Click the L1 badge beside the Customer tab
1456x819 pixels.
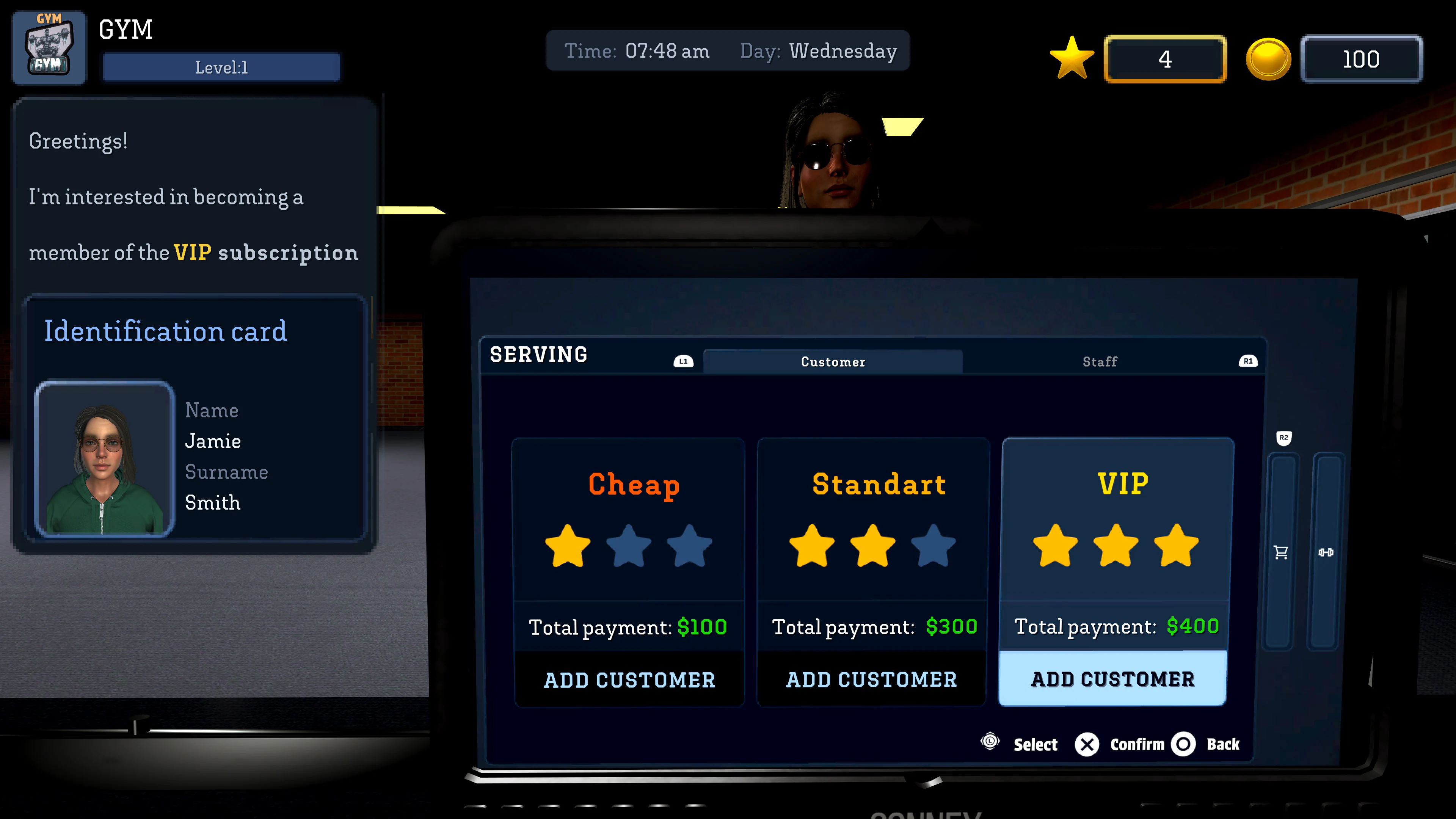683,361
